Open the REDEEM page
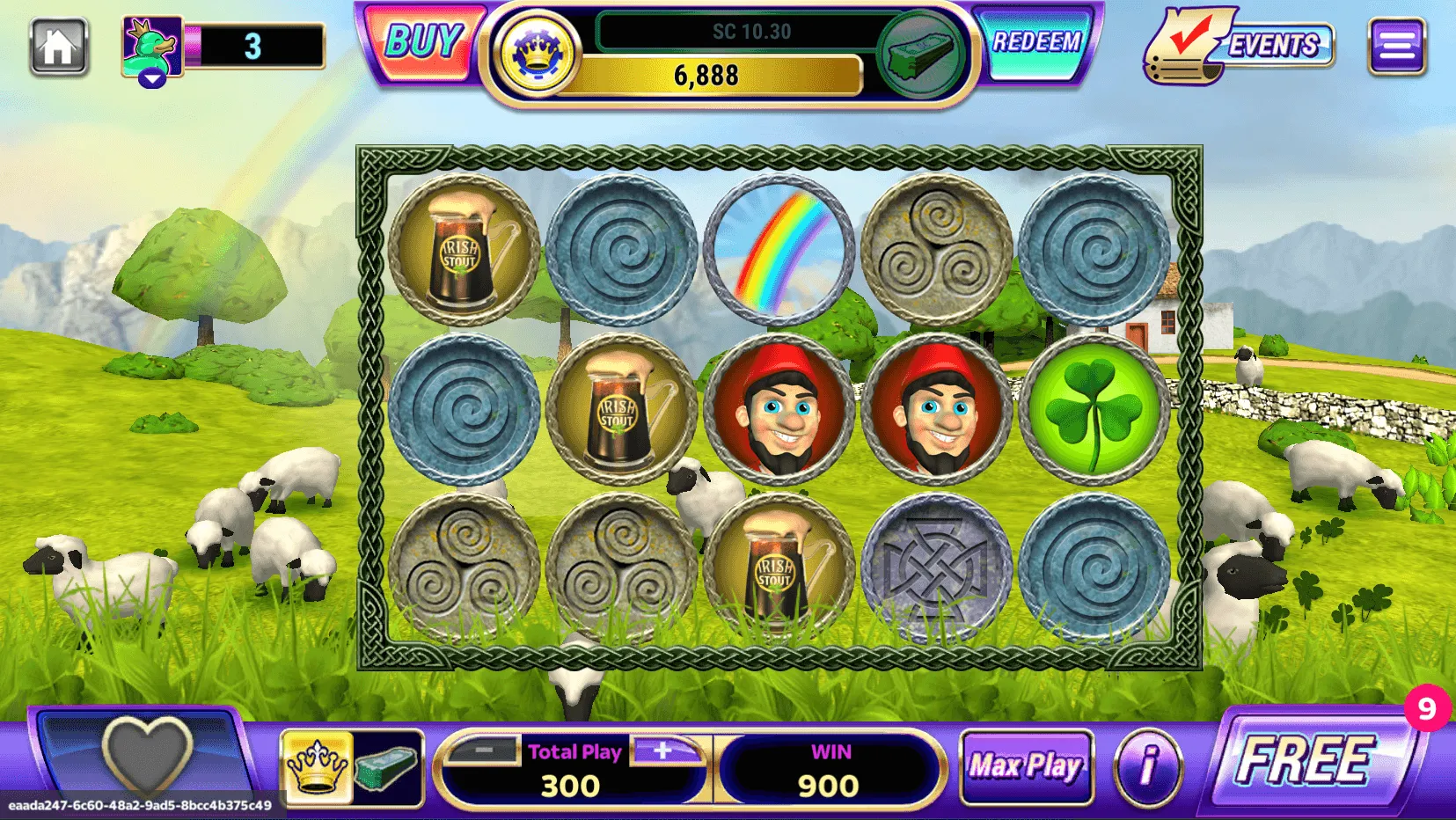Screen dimensions: 1456x820 pos(1036,44)
